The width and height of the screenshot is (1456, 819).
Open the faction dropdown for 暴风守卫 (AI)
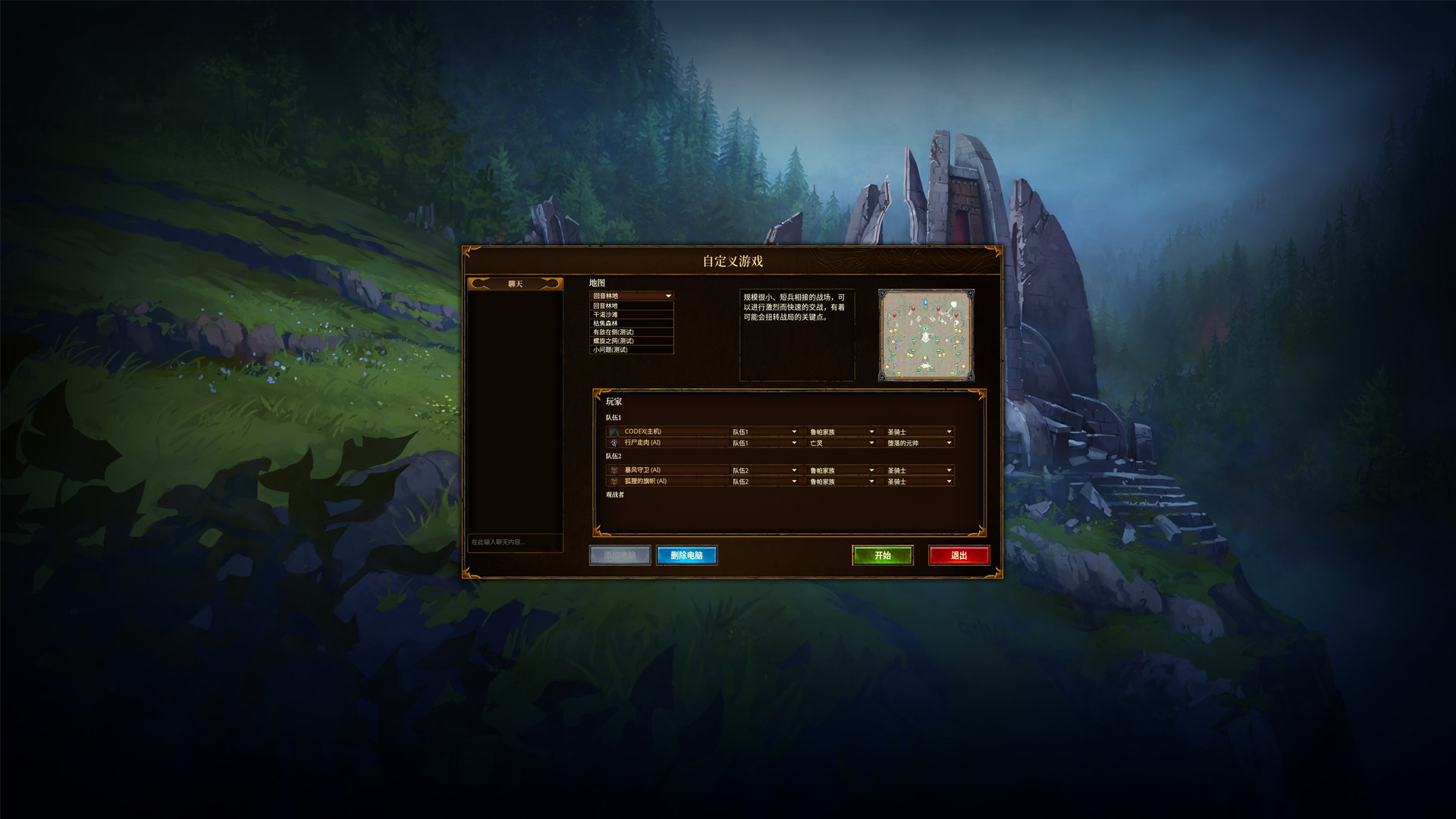(842, 470)
